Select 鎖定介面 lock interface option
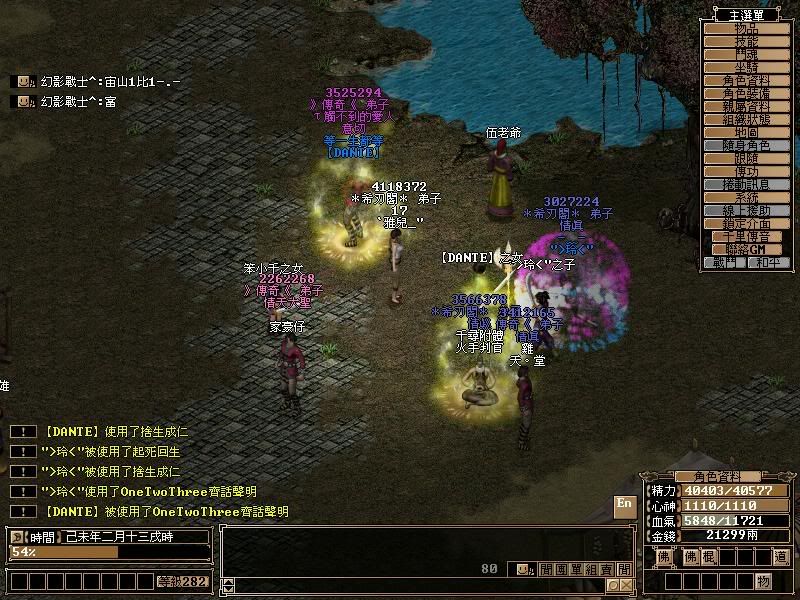Screen dimensions: 800x600 pyautogui.click(x=746, y=223)
